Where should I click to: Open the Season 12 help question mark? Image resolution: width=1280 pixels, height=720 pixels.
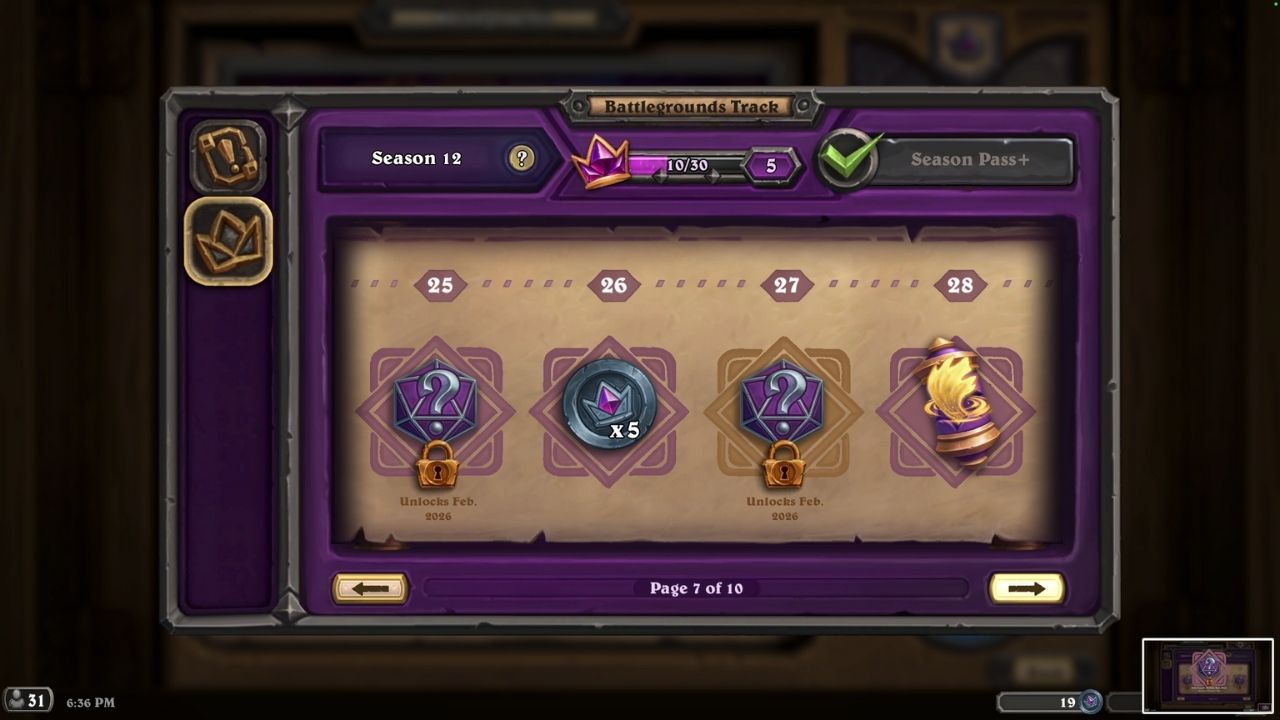point(520,158)
